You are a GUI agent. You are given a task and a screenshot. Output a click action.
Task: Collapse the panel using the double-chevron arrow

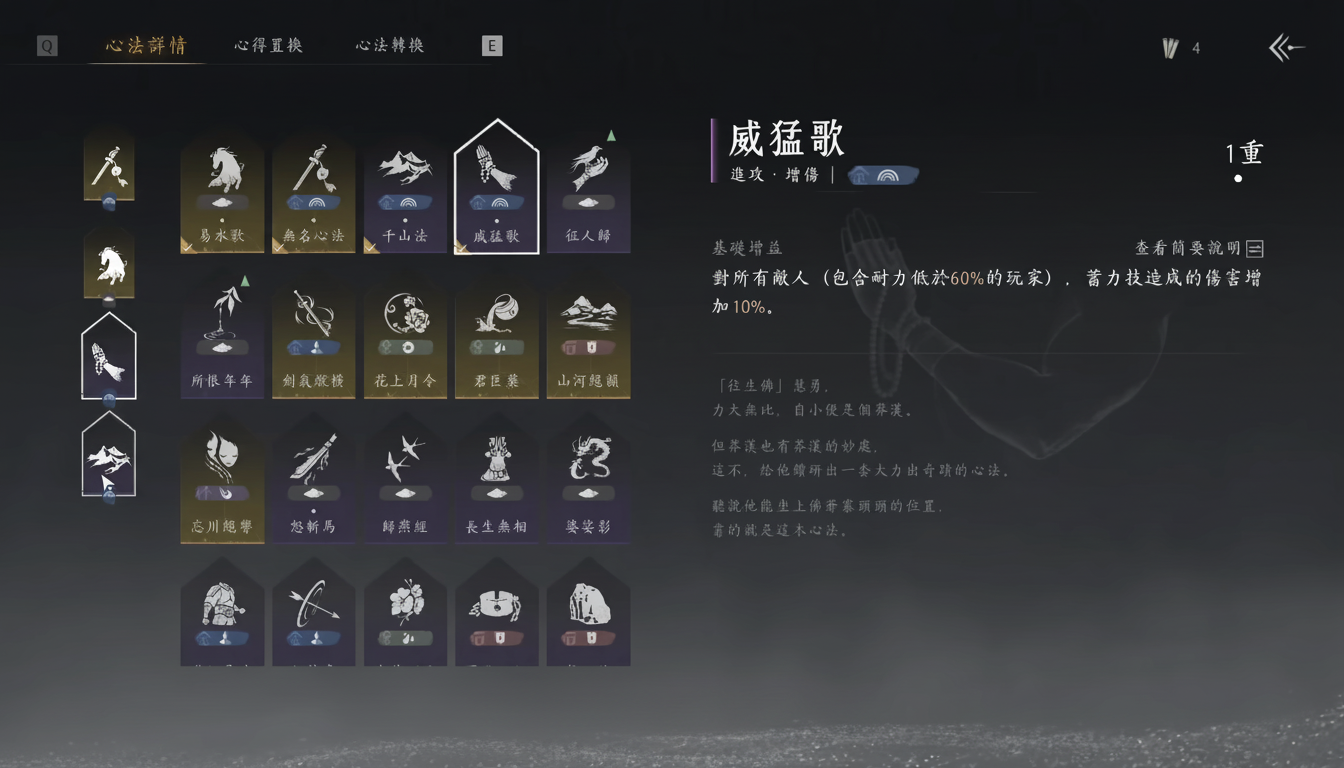[1285, 46]
